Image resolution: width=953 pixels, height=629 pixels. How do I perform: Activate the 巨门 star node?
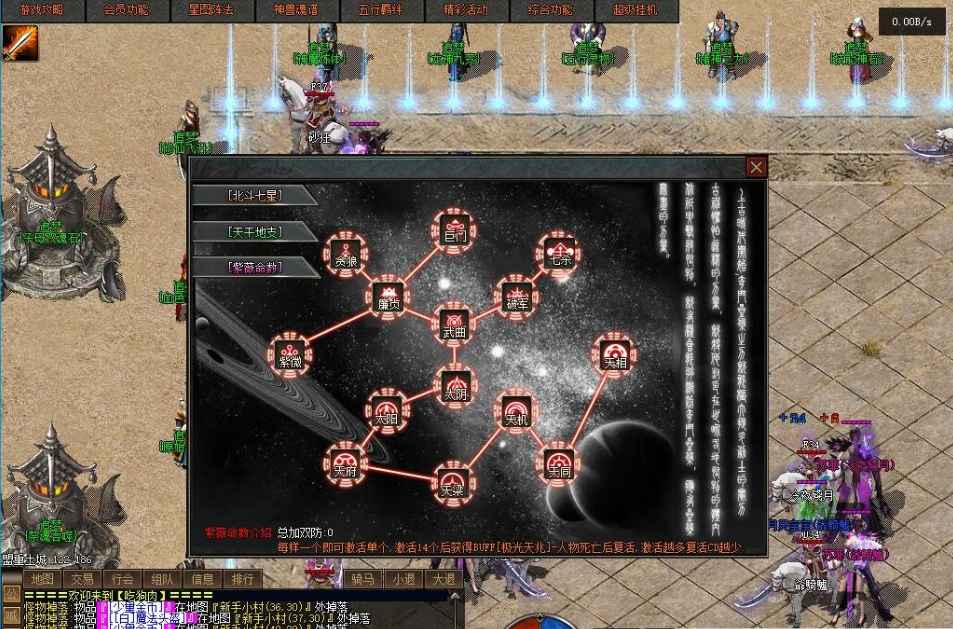pos(455,231)
